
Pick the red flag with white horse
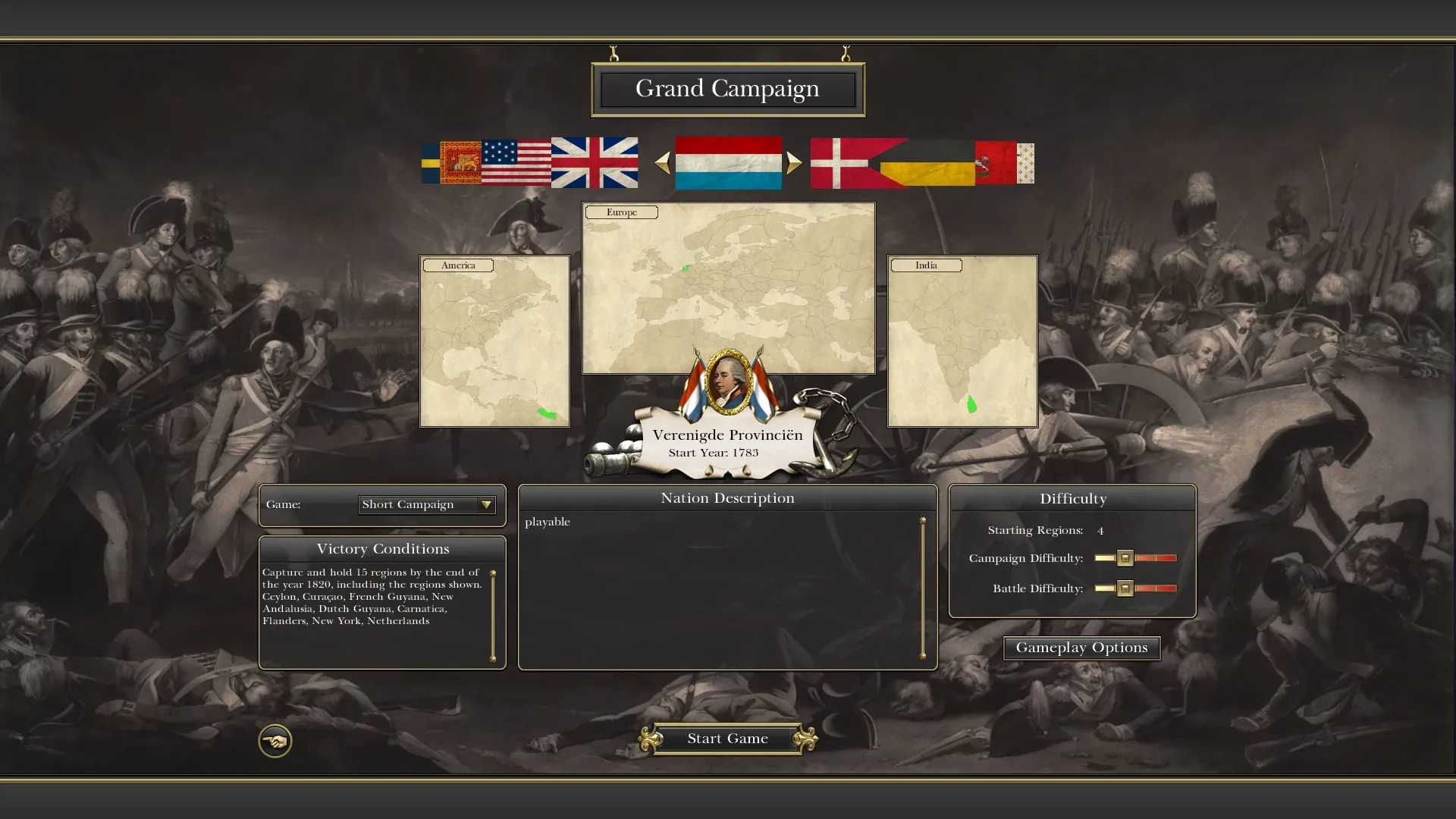pyautogui.click(x=994, y=162)
